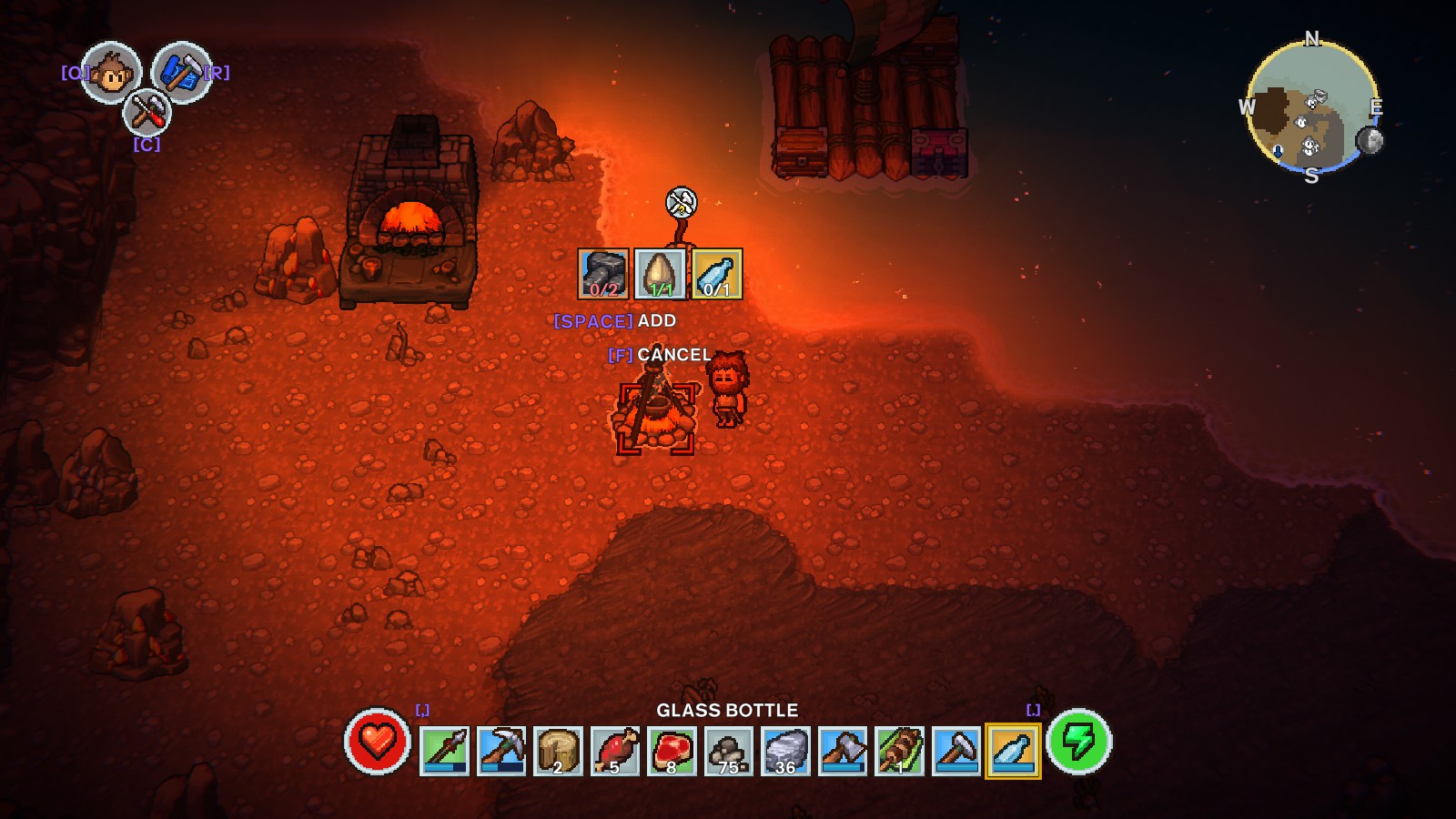1456x819 pixels.
Task: Select the Glass Bottle hotbar slot
Action: pos(1010,750)
